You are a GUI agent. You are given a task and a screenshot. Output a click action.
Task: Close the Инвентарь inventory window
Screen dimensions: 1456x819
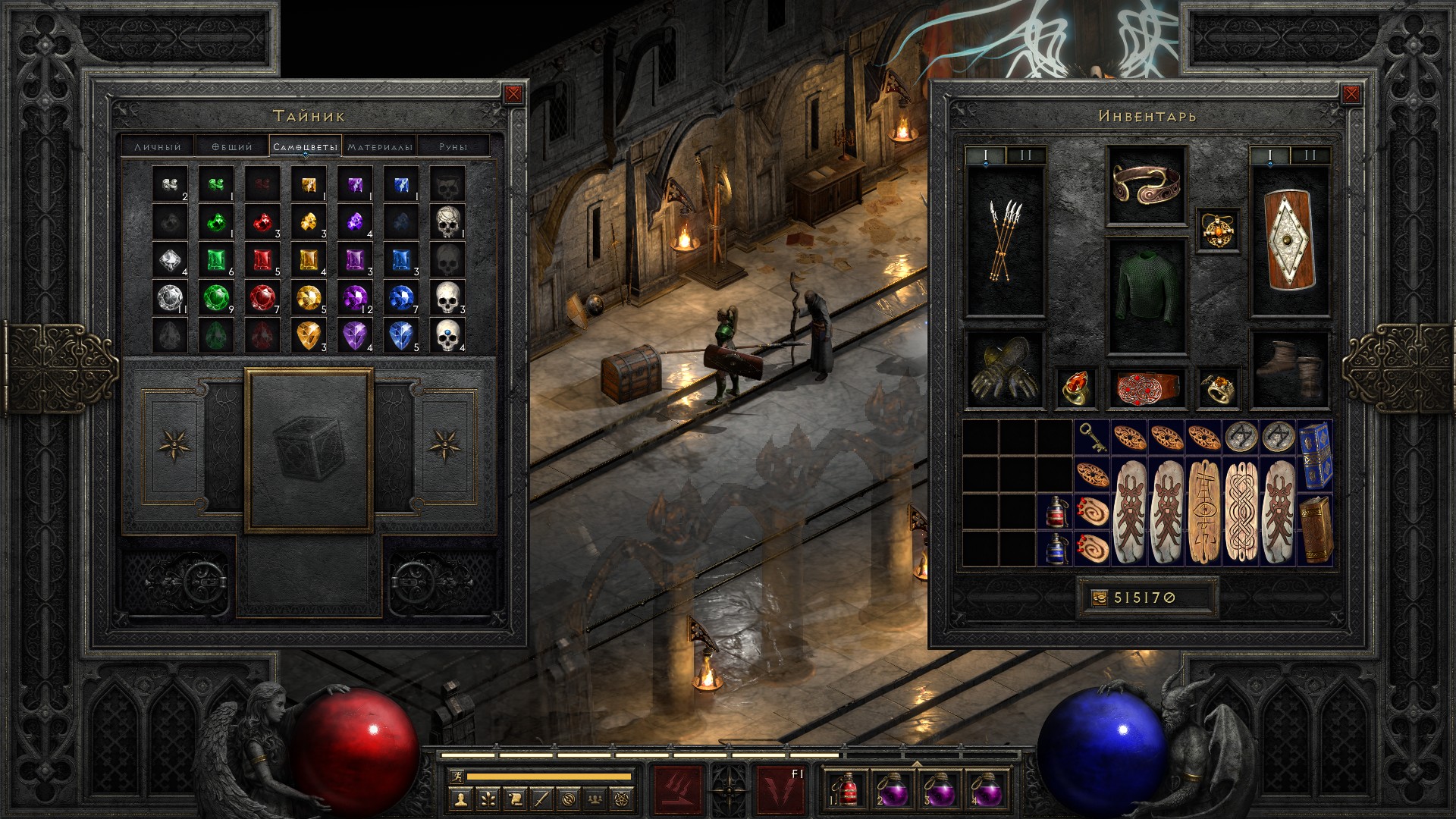click(x=1351, y=94)
